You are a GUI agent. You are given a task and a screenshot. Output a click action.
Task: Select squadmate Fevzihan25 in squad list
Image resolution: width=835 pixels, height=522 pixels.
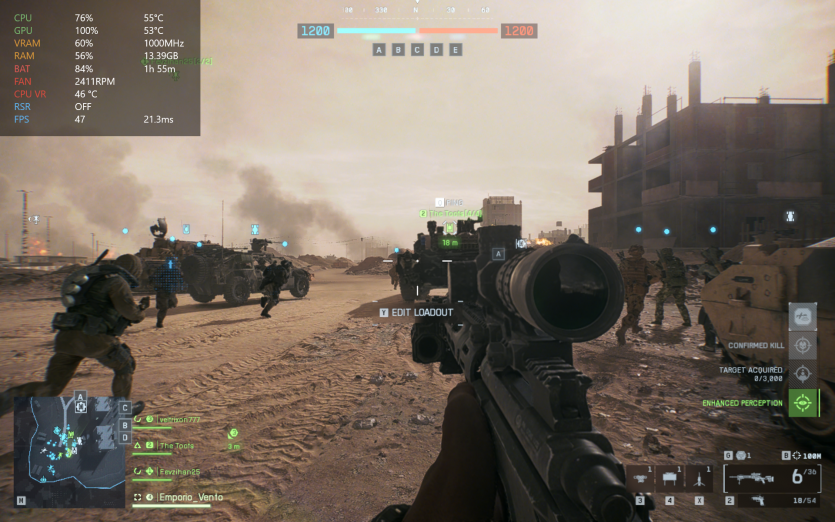click(178, 471)
